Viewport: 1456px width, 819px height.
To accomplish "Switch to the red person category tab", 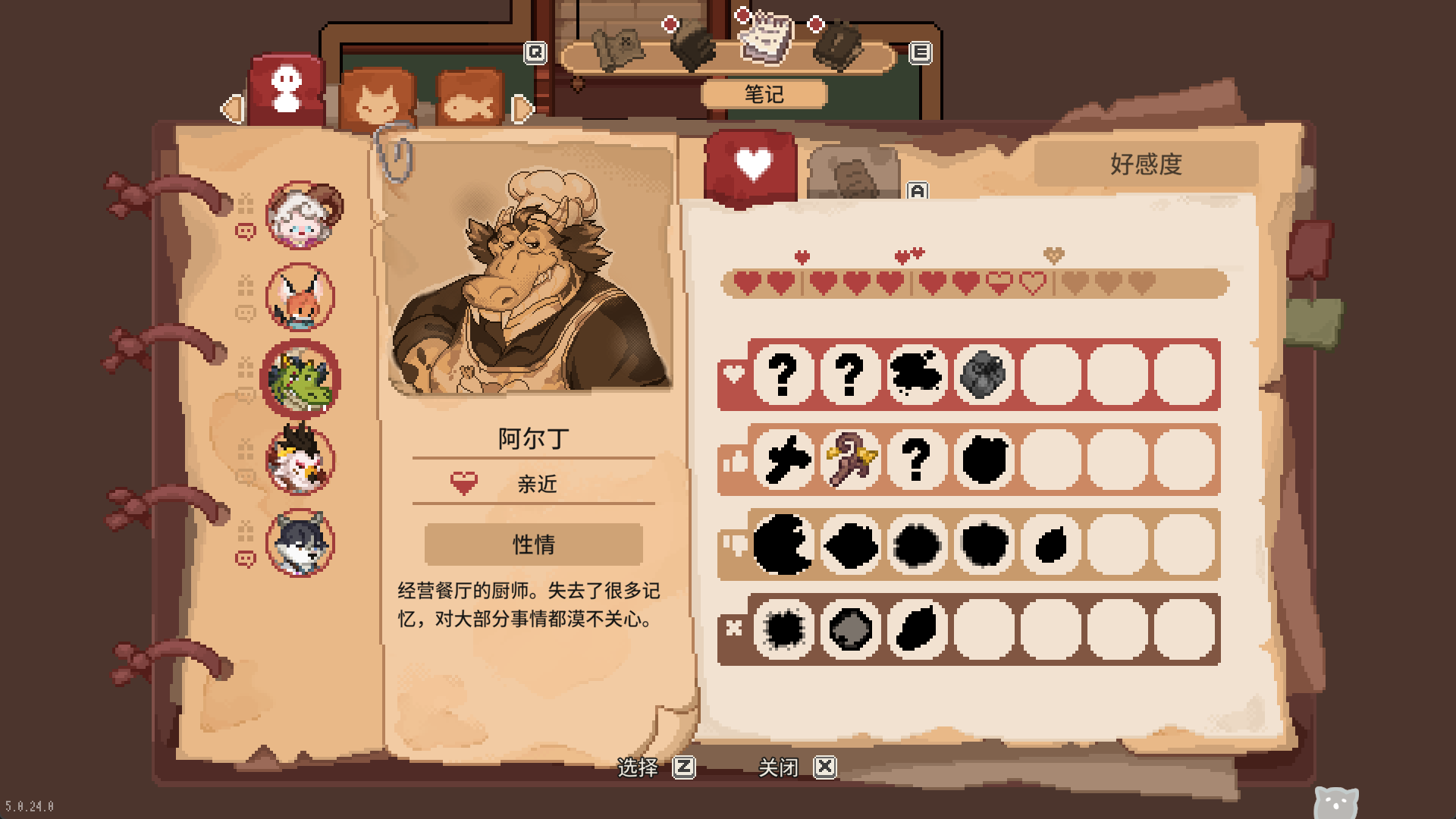I will point(287,90).
